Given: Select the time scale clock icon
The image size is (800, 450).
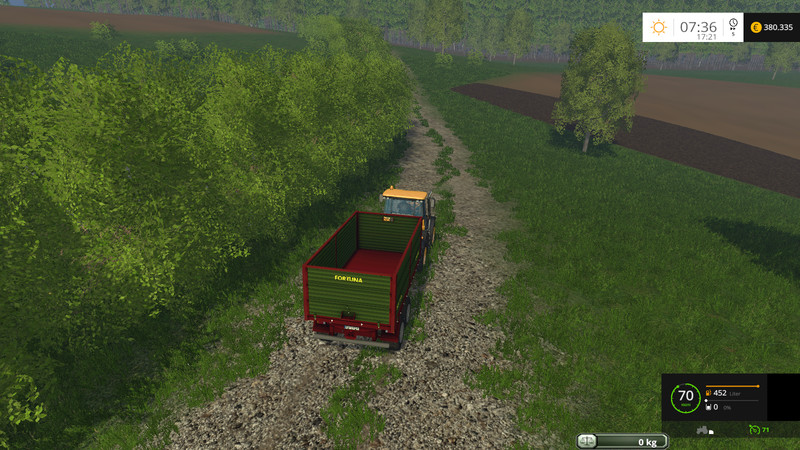Looking at the screenshot, I should [x=733, y=23].
